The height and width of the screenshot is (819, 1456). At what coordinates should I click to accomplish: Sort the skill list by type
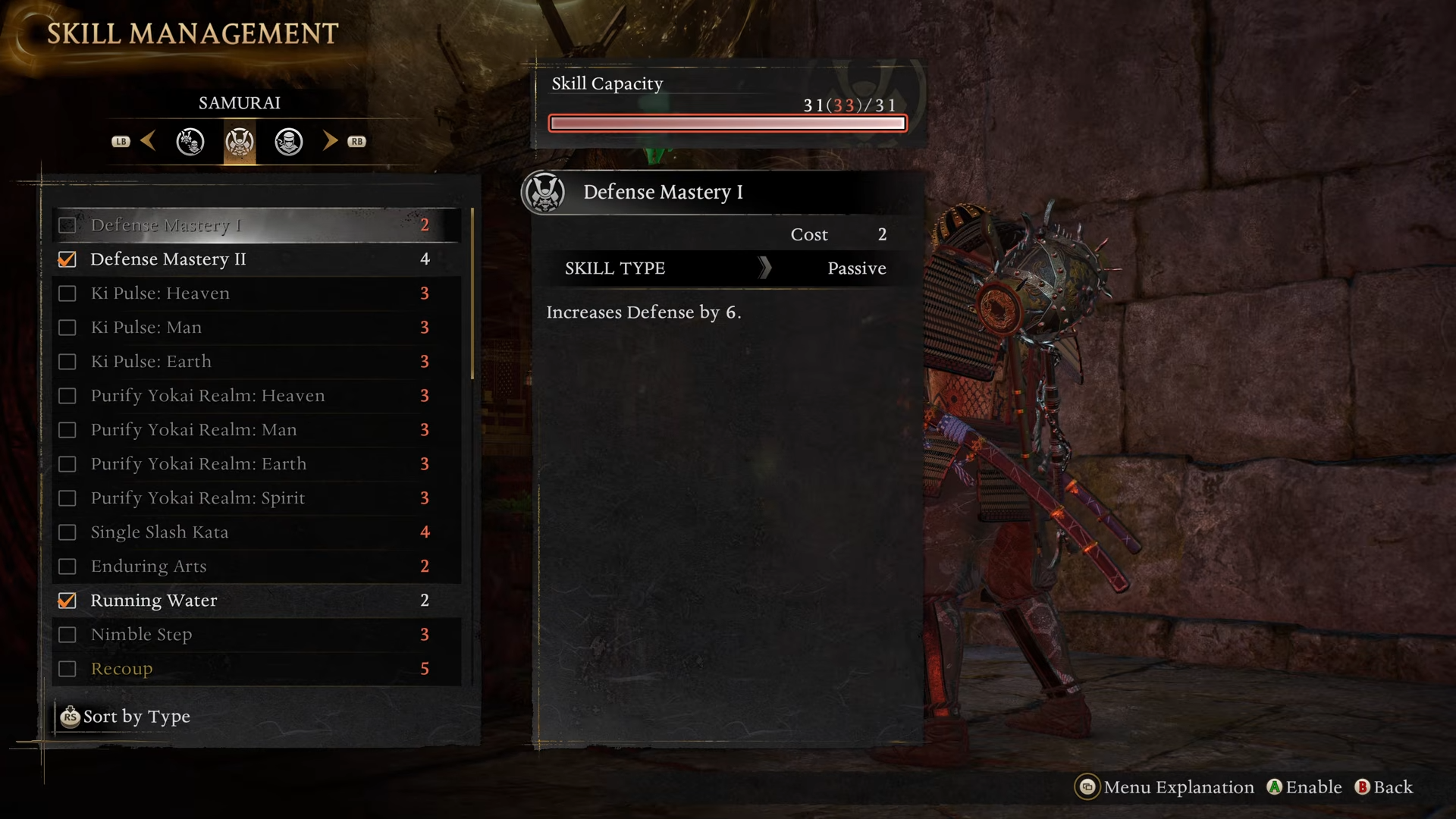coord(126,717)
